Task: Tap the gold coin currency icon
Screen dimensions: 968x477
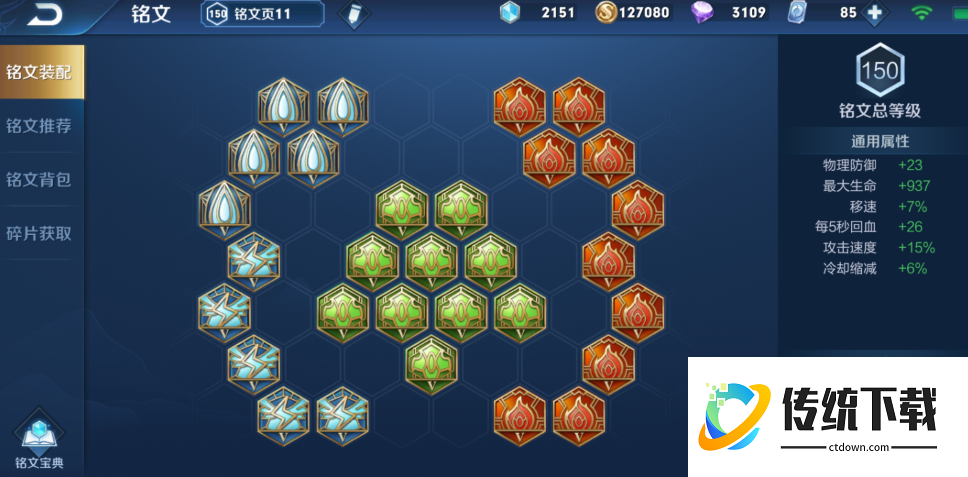Action: click(x=606, y=13)
